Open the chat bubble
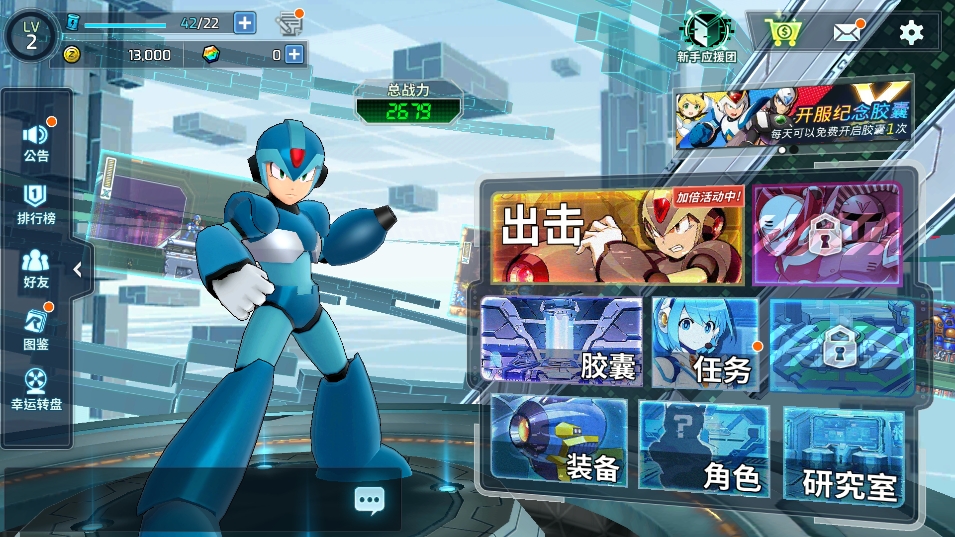 pyautogui.click(x=368, y=500)
